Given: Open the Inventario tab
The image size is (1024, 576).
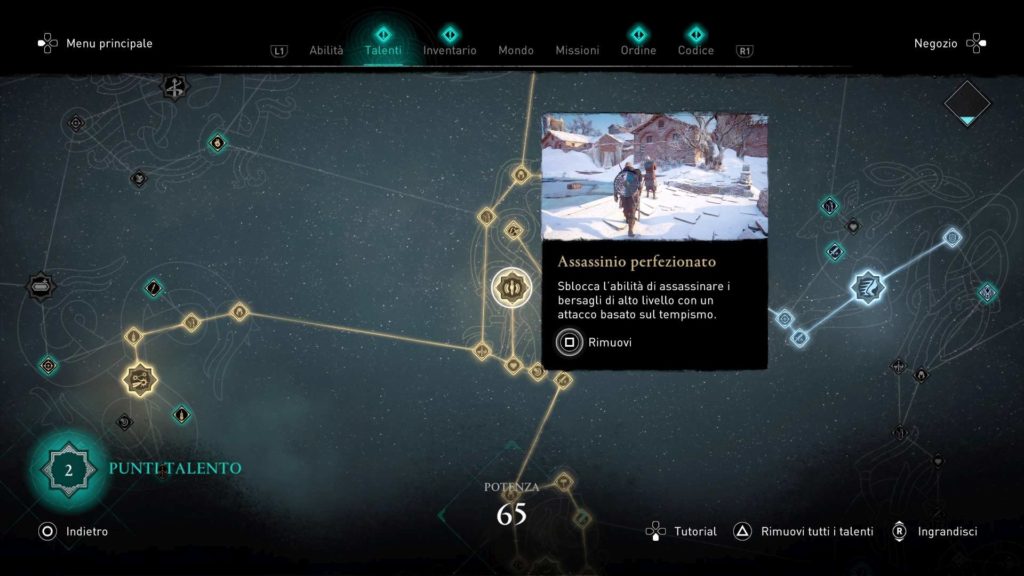Looking at the screenshot, I should pos(449,50).
